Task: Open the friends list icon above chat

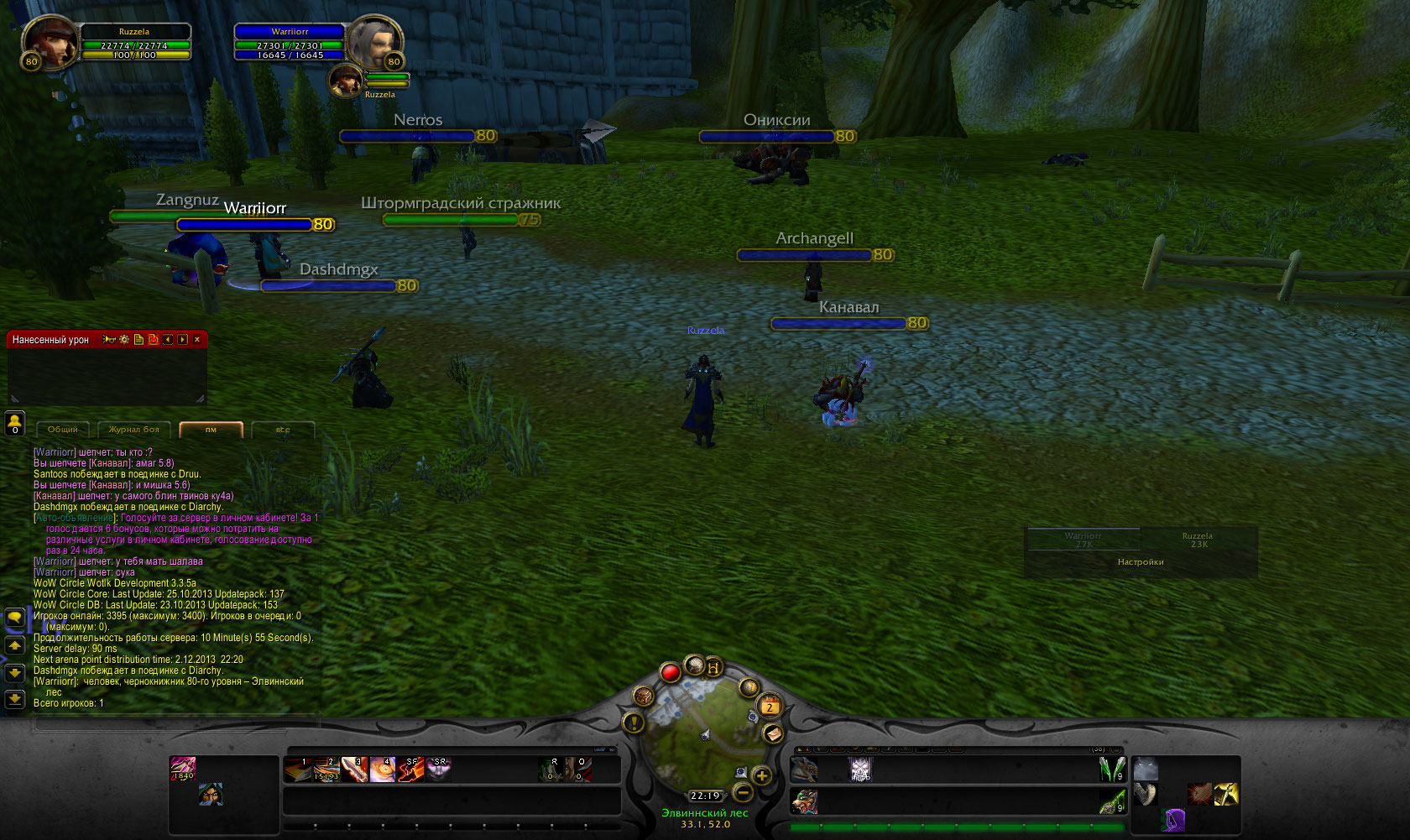Action: coord(14,423)
